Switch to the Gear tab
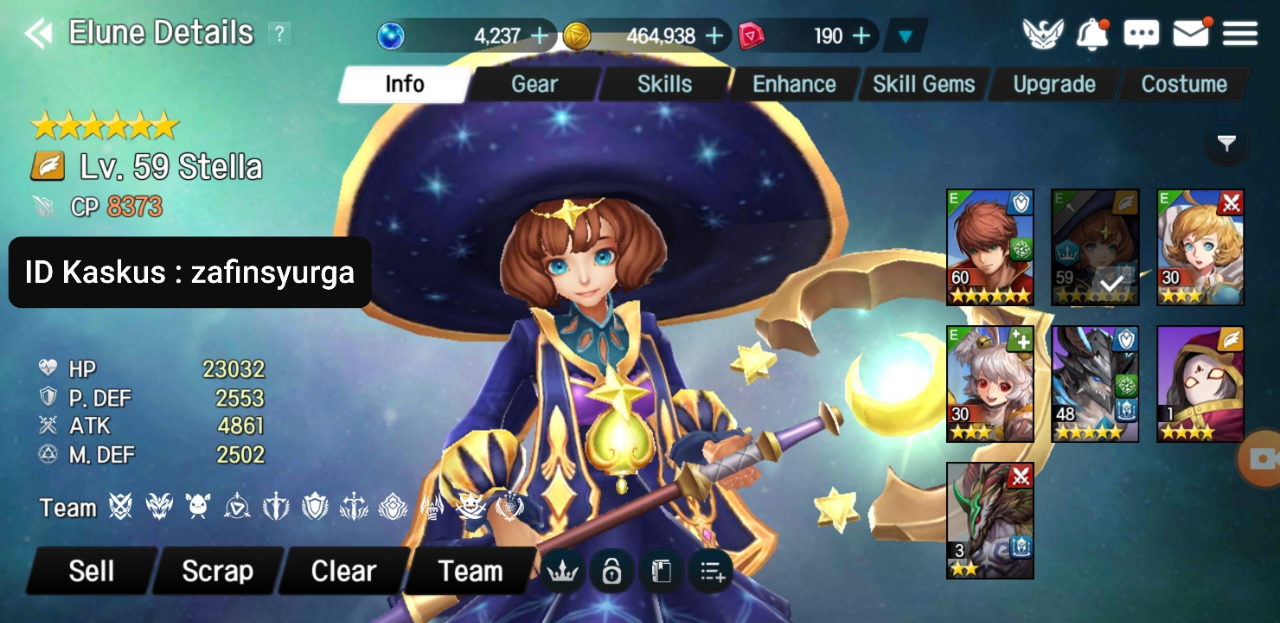 coord(534,84)
